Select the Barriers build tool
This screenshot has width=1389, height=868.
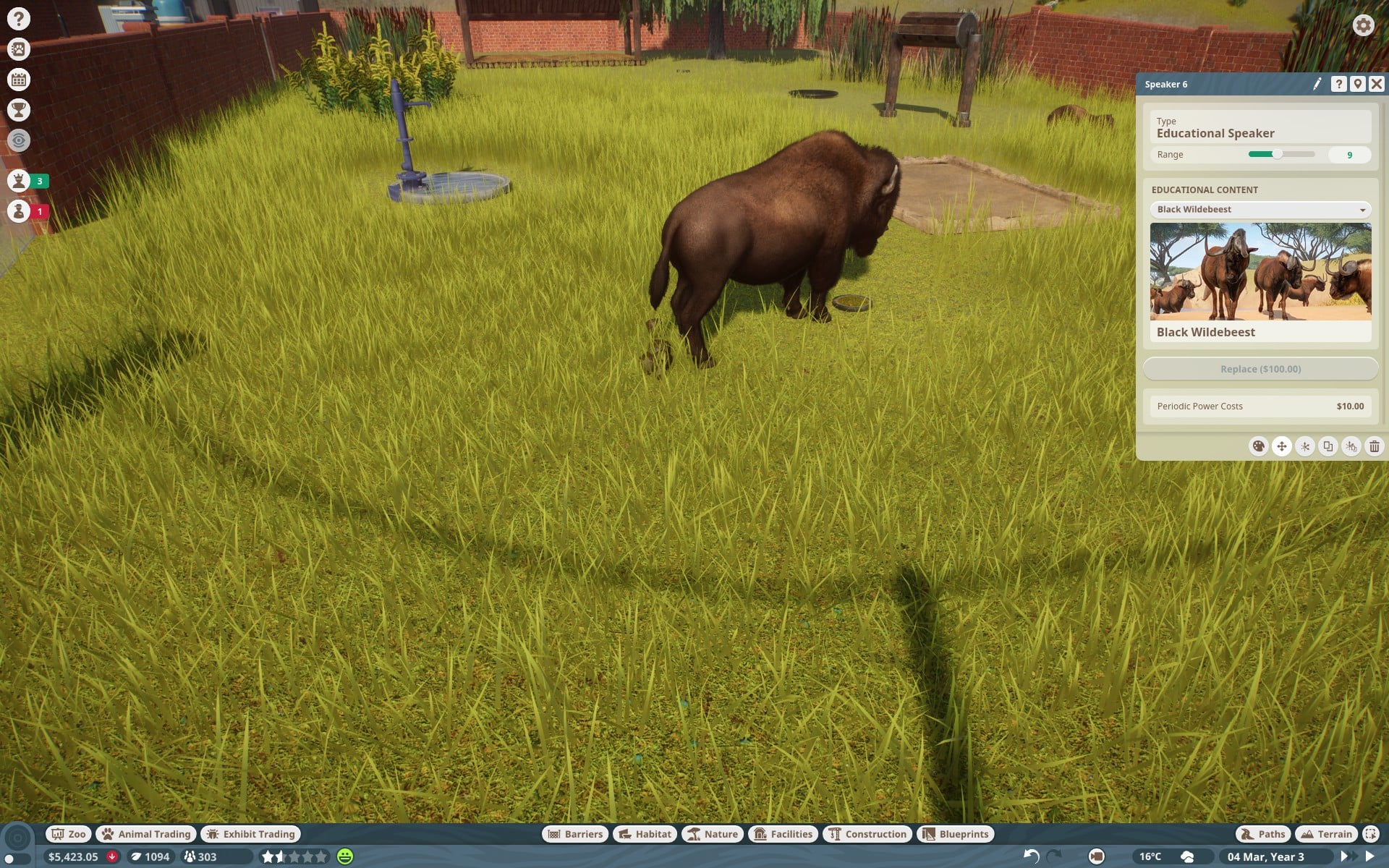point(575,834)
